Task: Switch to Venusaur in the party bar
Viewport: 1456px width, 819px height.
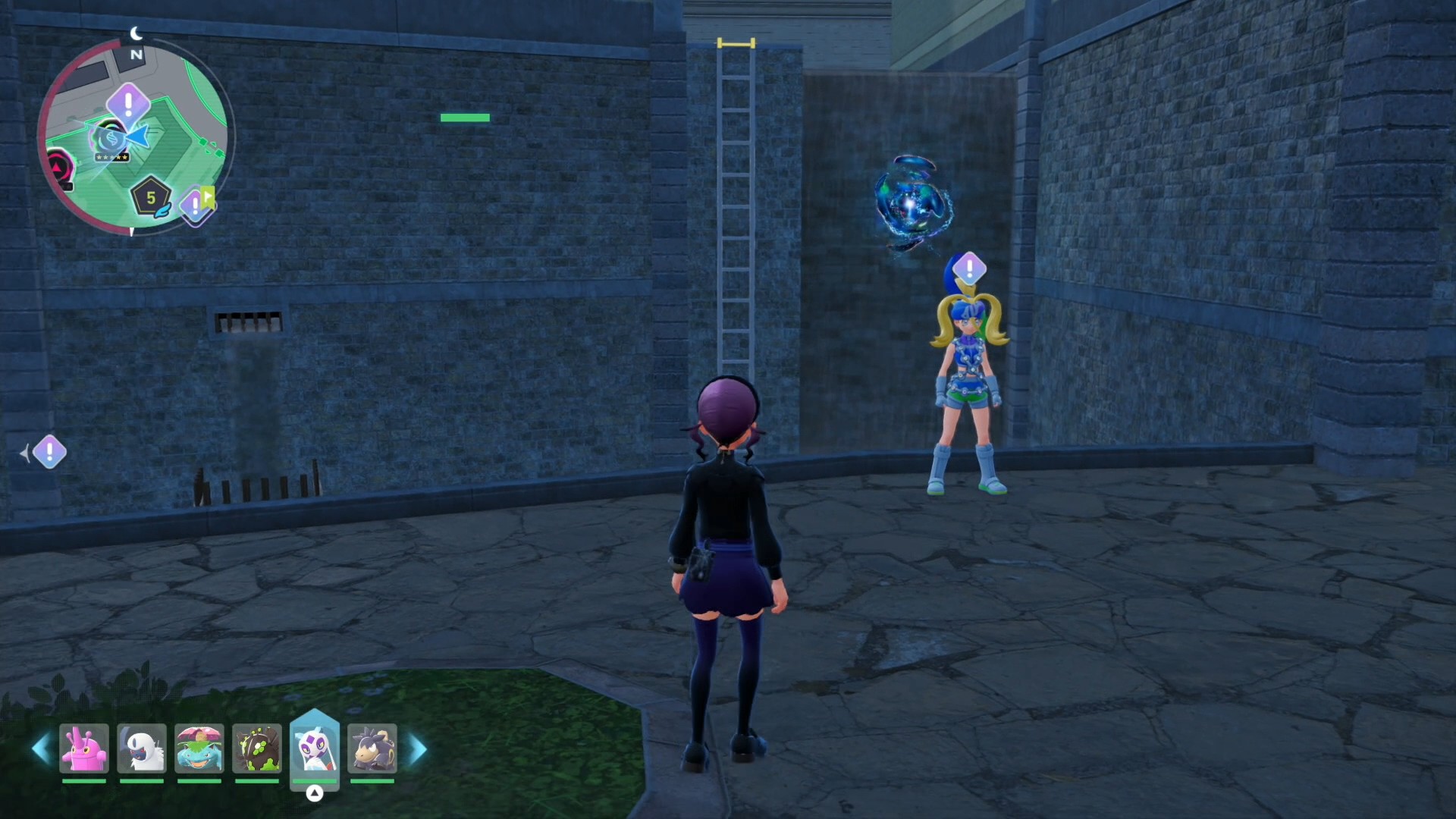Action: click(x=199, y=748)
